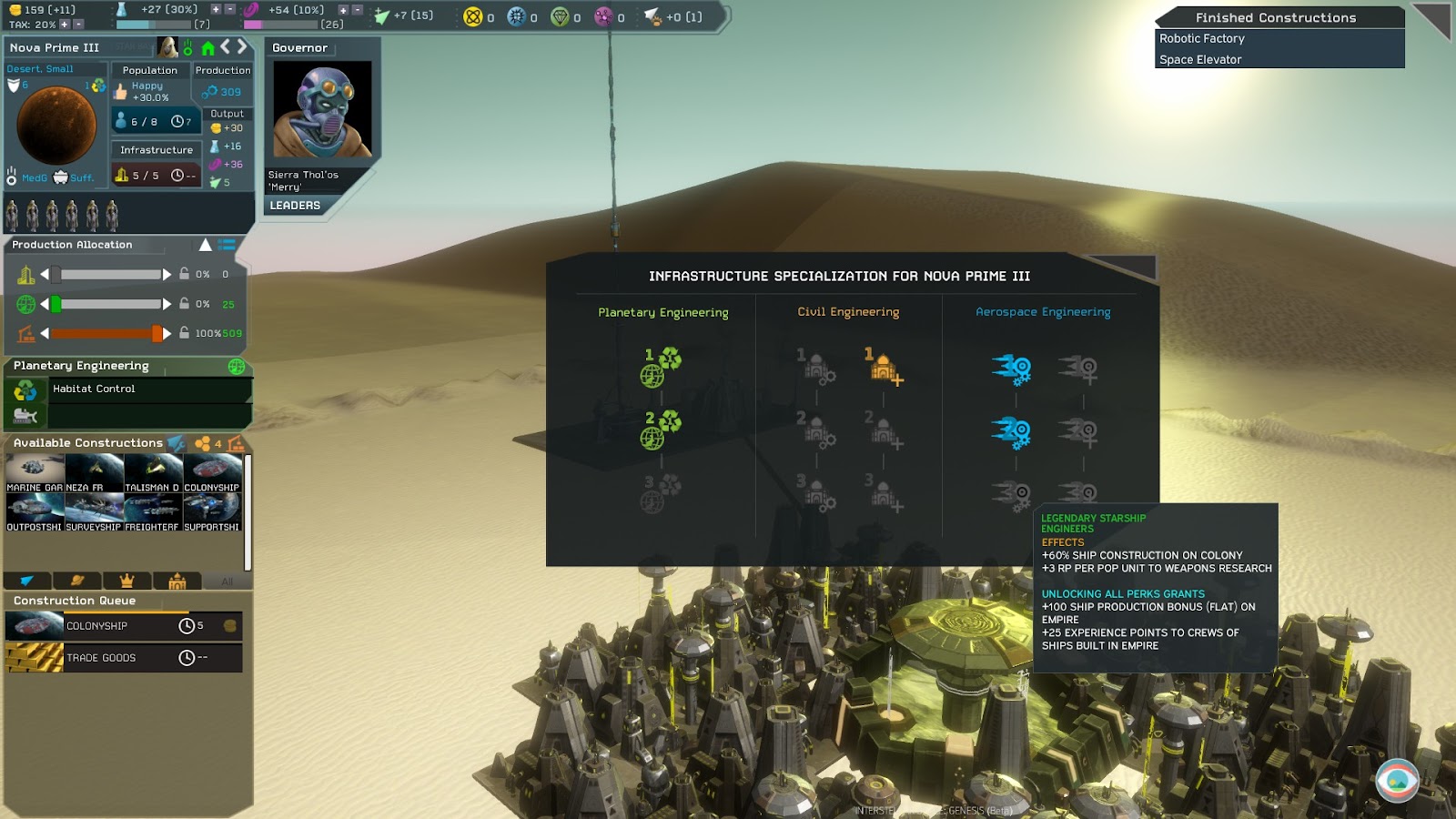The width and height of the screenshot is (1456, 819).
Task: Show the crown category constructions
Action: click(127, 581)
